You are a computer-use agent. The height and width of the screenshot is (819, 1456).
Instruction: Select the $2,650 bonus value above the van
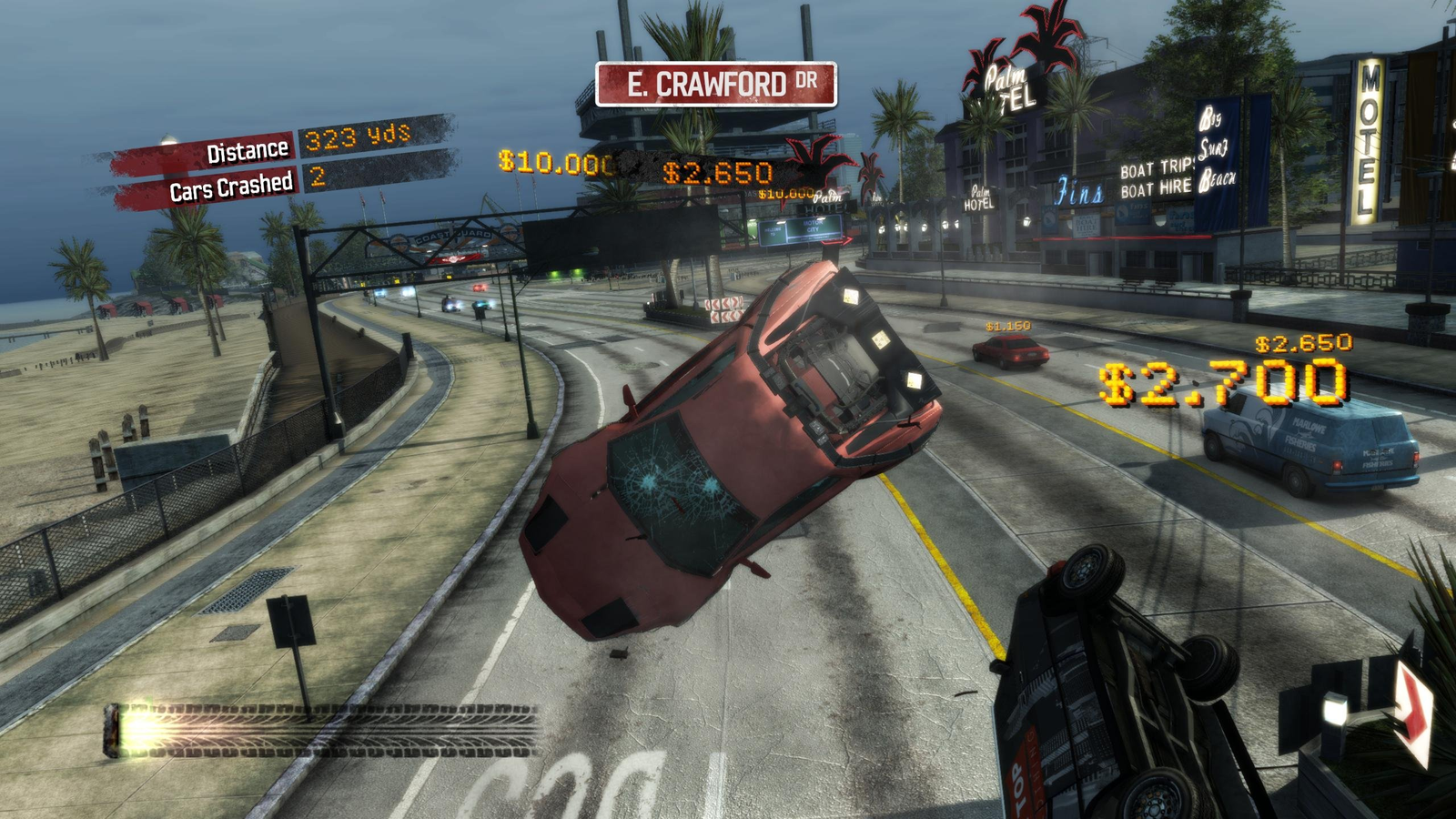[x=1301, y=343]
